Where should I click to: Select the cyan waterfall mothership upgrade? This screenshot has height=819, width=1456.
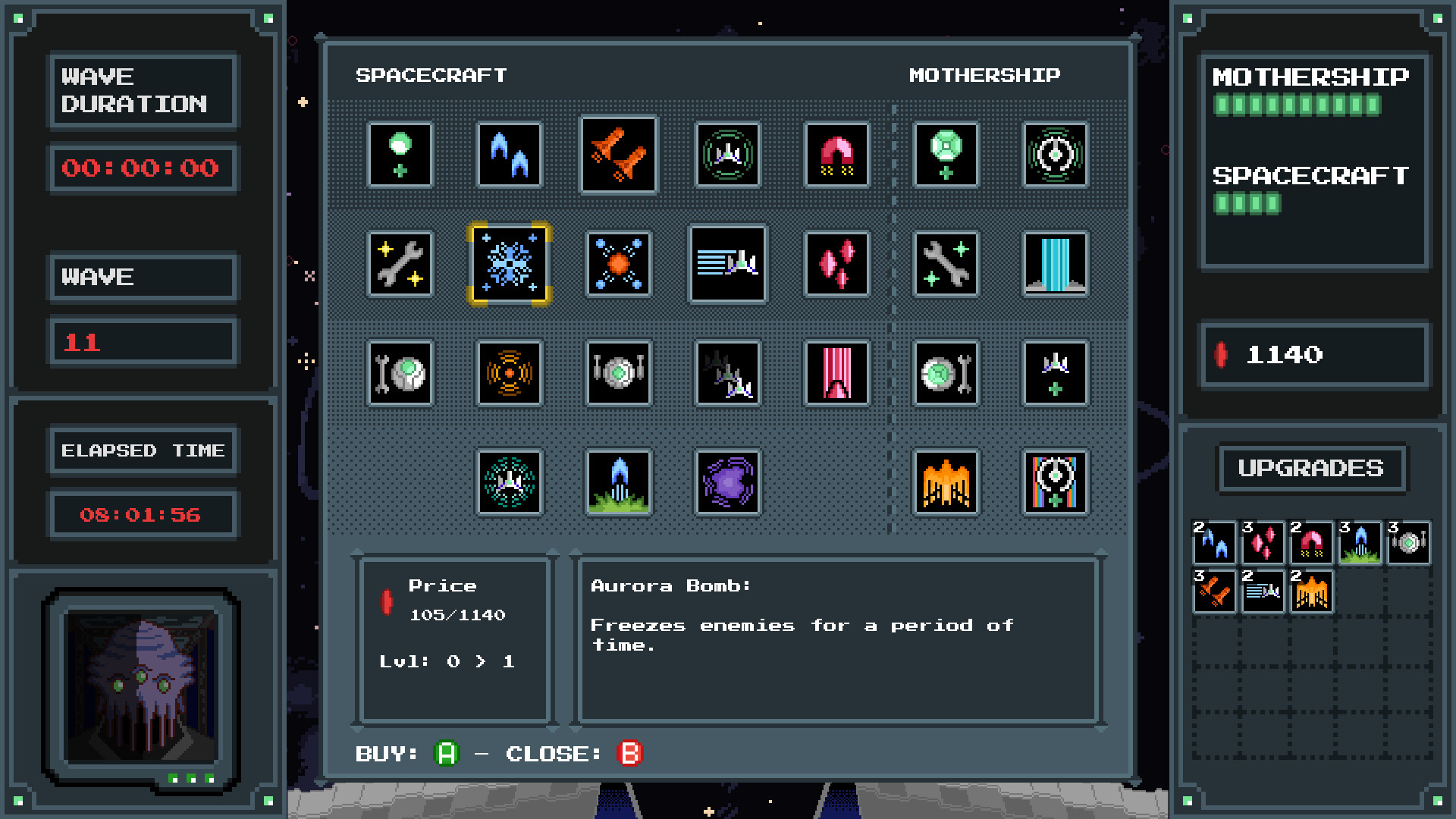point(1056,265)
